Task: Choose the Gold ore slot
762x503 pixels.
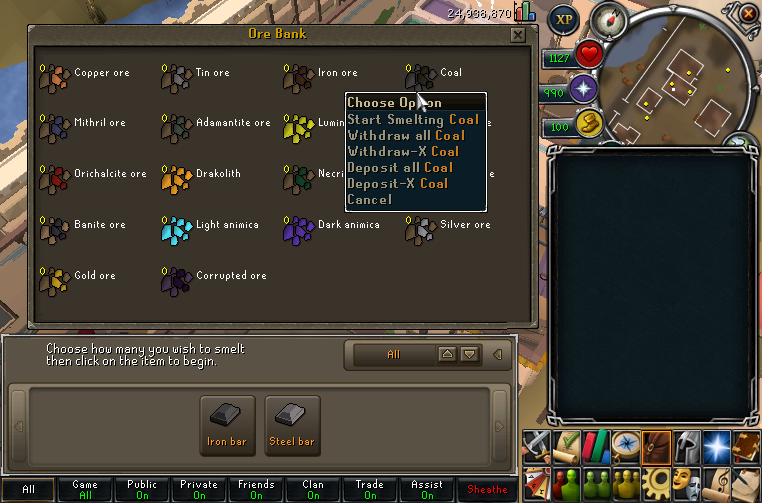Action: click(x=53, y=277)
